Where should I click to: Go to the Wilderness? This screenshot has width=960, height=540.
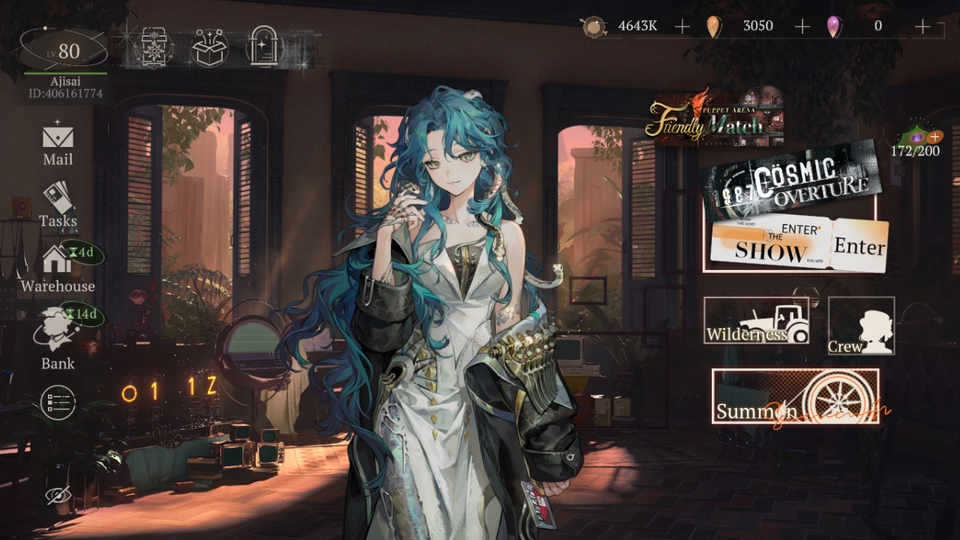756,321
